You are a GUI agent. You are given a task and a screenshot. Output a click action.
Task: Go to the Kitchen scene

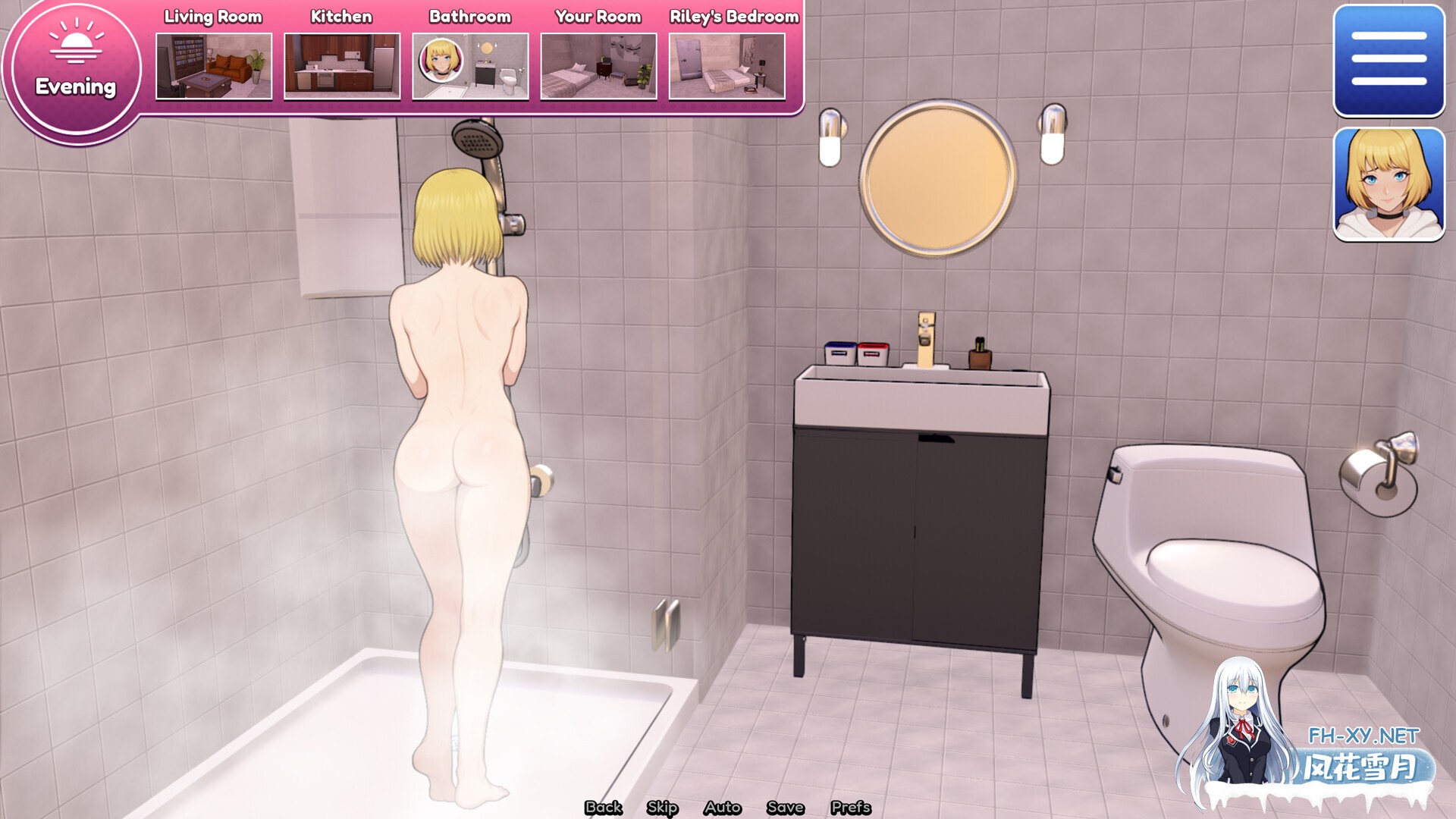tap(341, 67)
